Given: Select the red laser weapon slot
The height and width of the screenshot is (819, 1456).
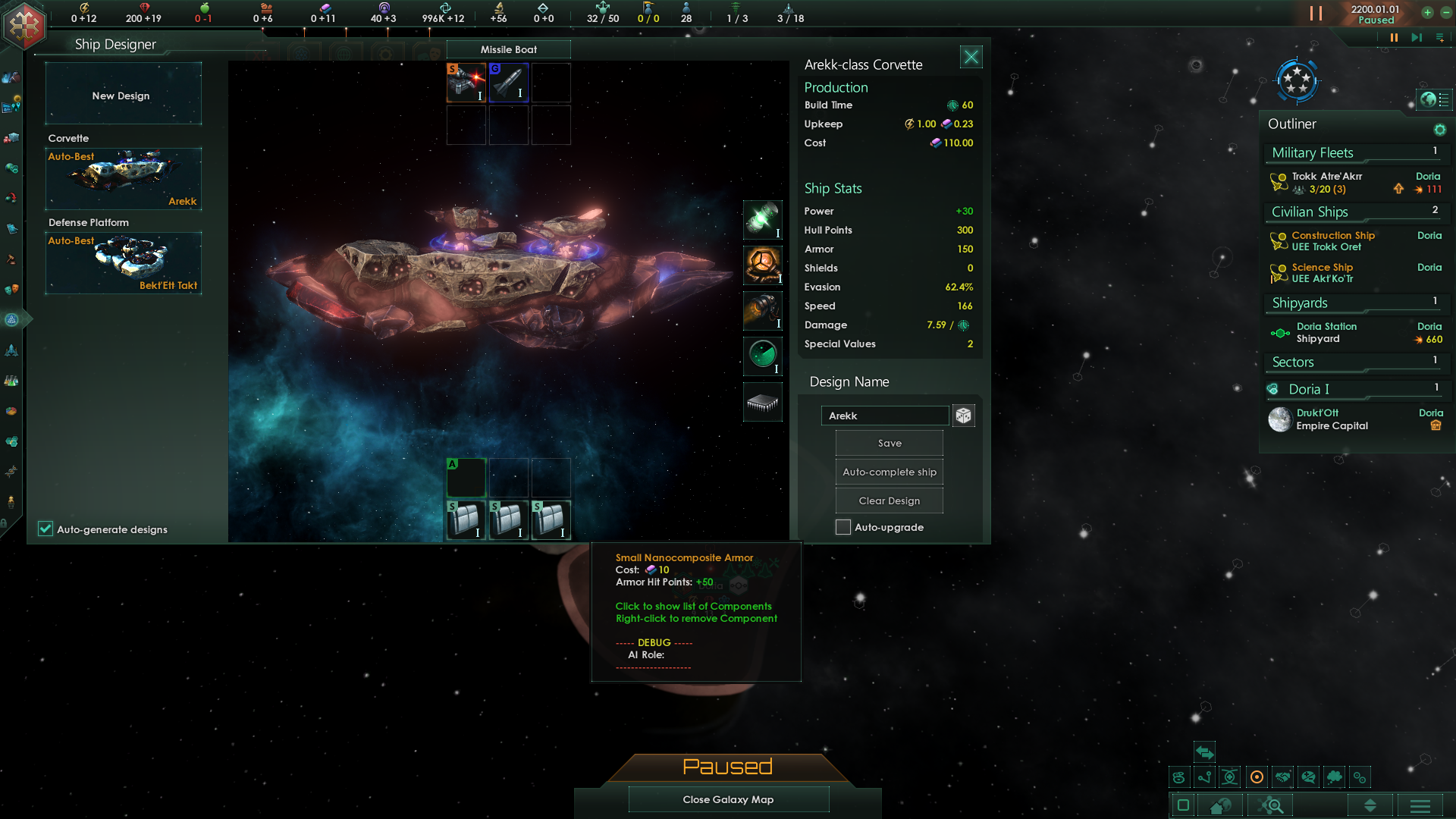Looking at the screenshot, I should (x=466, y=82).
